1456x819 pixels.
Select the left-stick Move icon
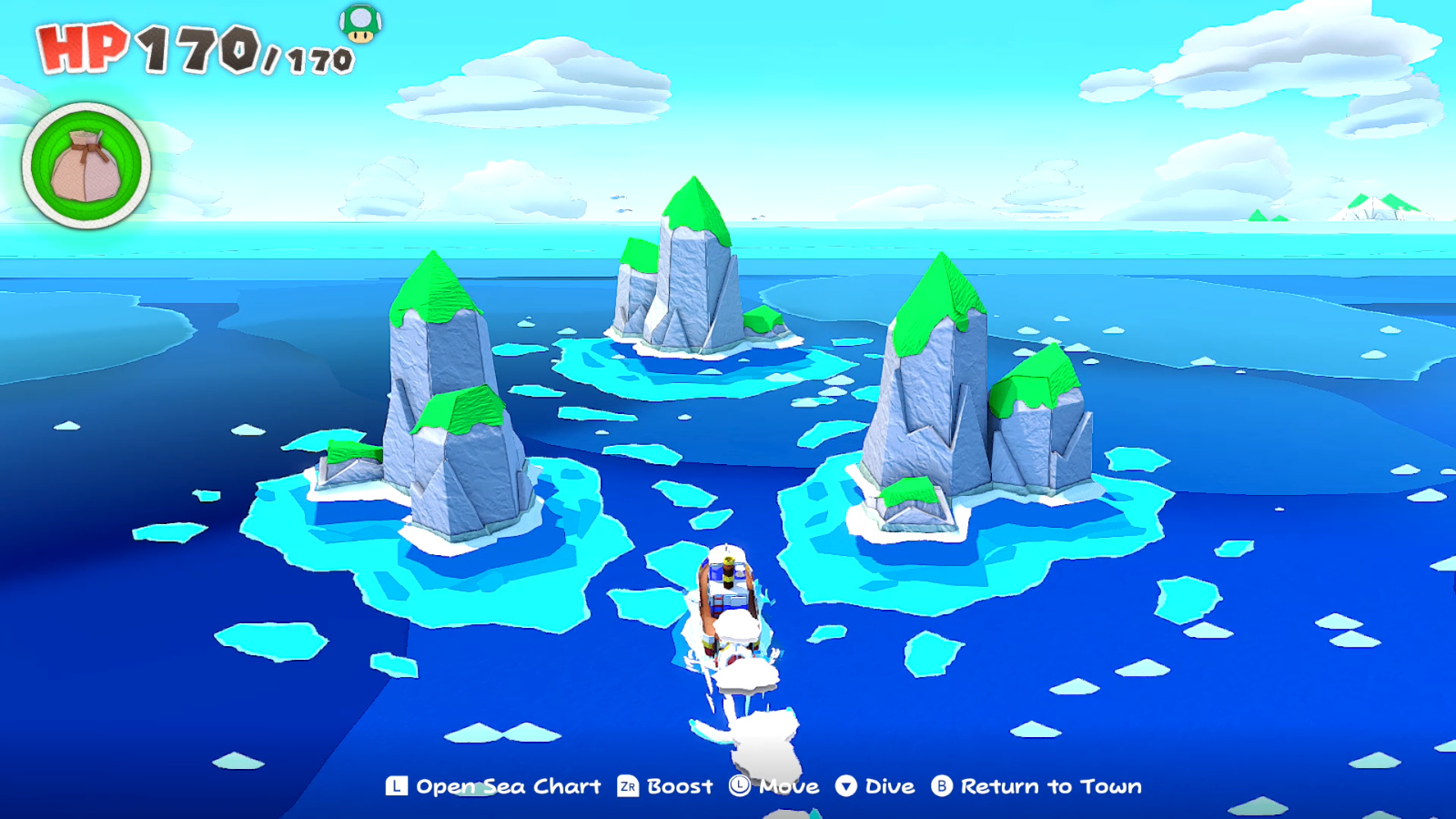(739, 785)
